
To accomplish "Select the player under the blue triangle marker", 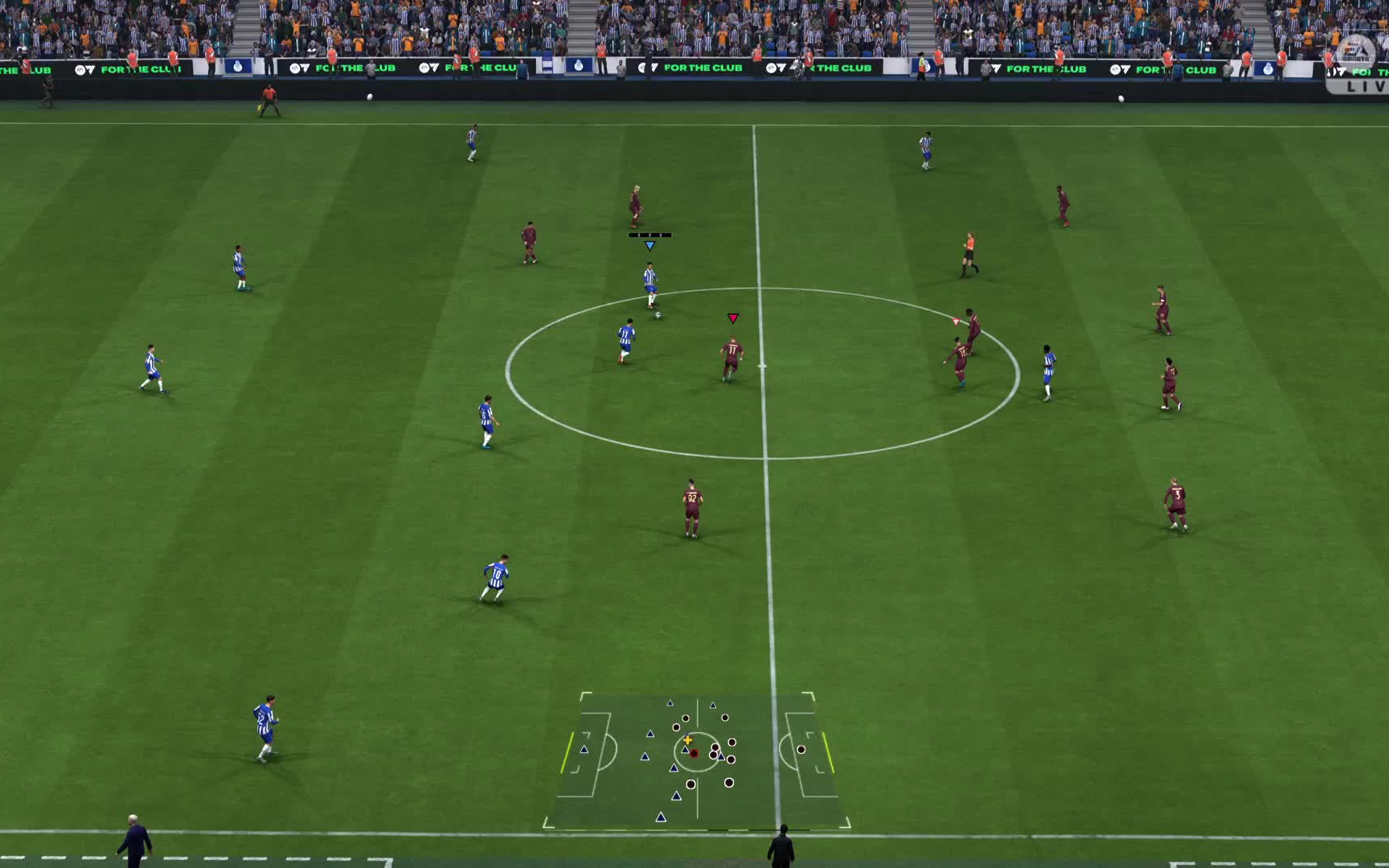I will click(x=650, y=285).
